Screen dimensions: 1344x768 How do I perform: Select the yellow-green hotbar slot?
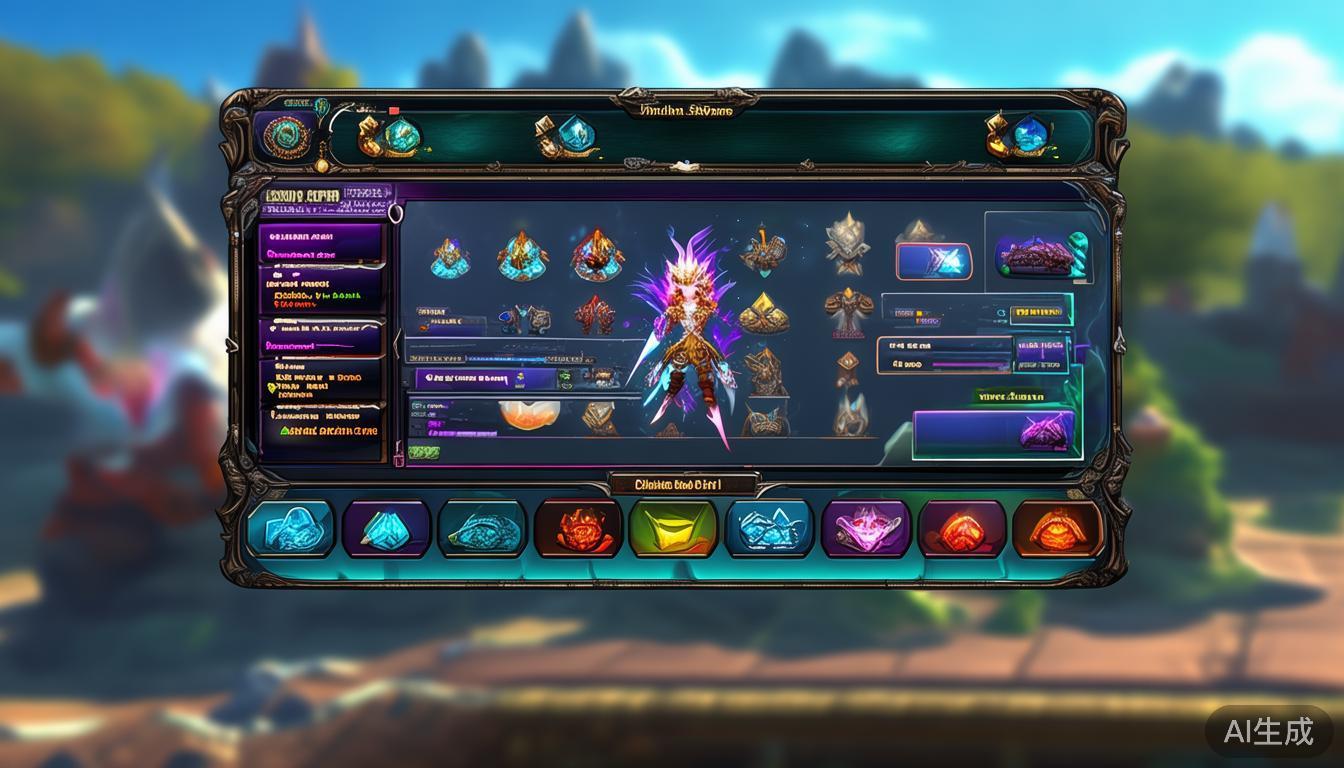click(672, 528)
